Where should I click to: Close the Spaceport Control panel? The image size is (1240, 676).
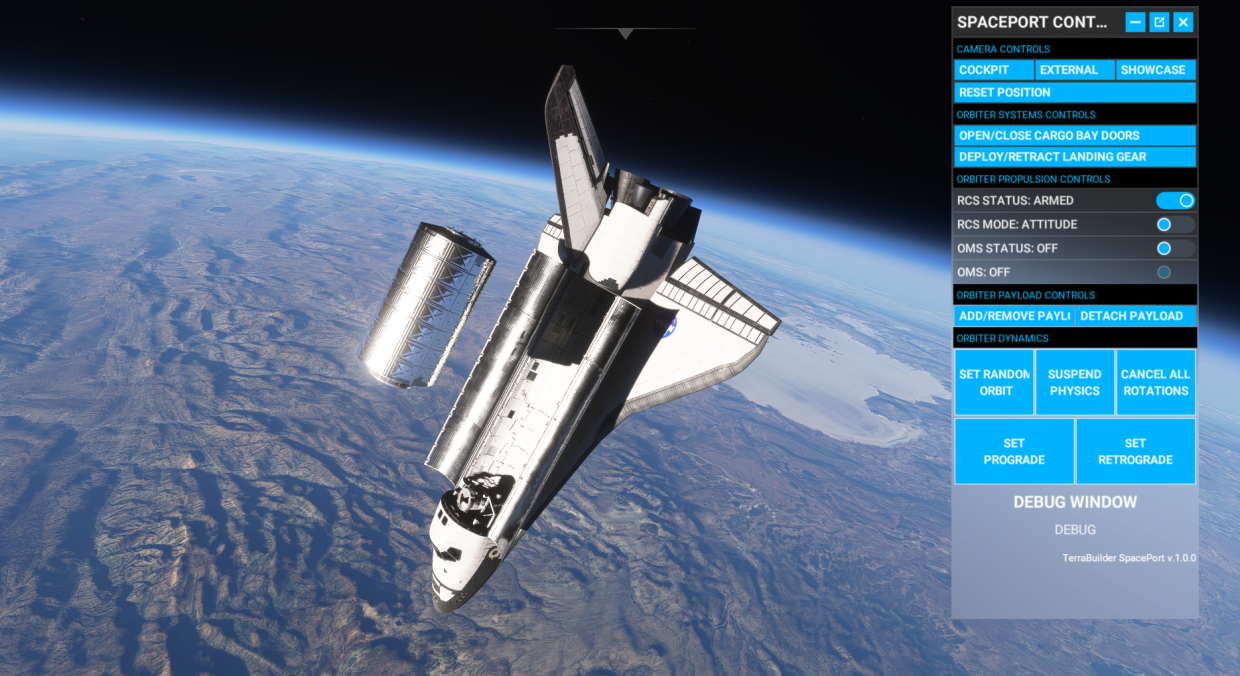pyautogui.click(x=1183, y=22)
